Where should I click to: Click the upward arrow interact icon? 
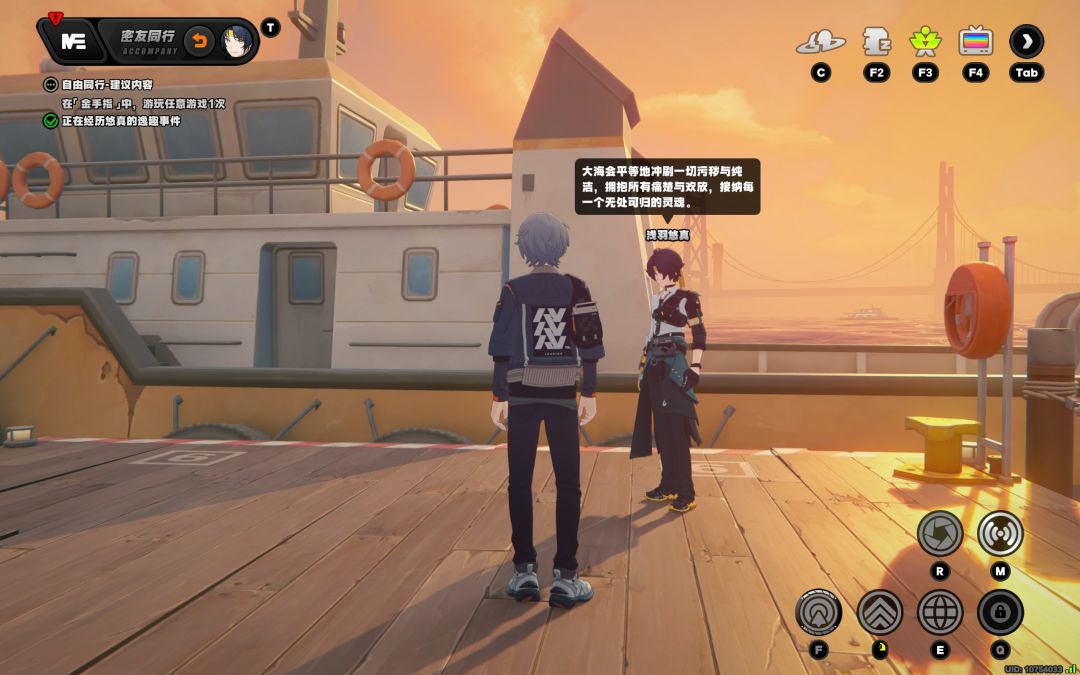click(819, 612)
